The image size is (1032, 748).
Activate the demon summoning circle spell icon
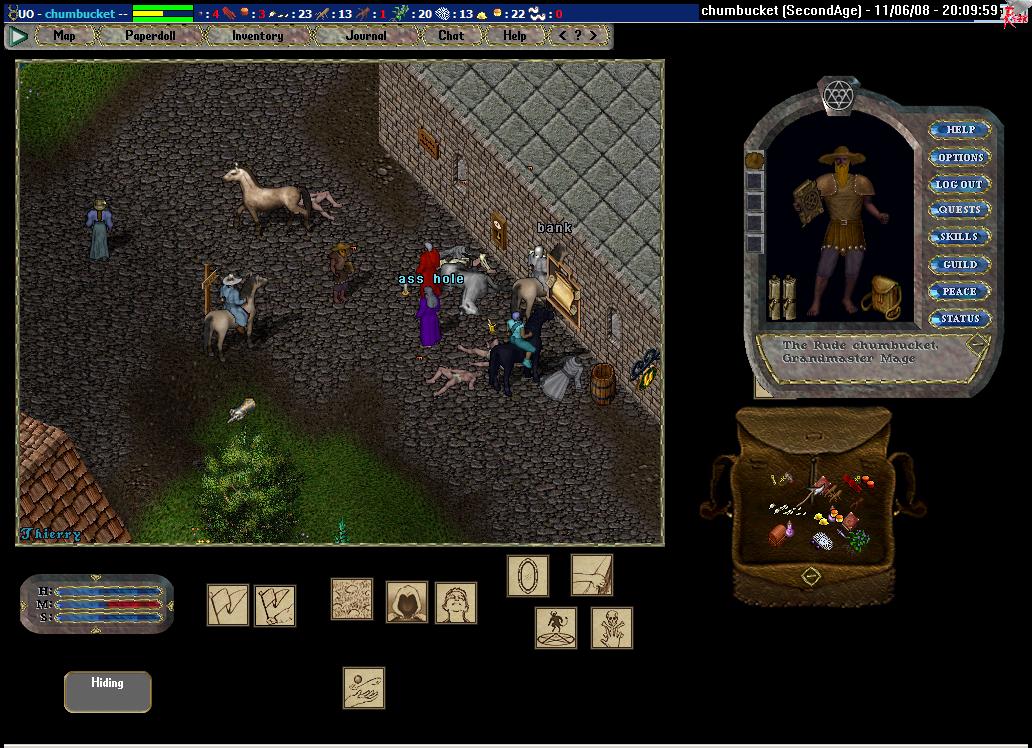tap(555, 628)
